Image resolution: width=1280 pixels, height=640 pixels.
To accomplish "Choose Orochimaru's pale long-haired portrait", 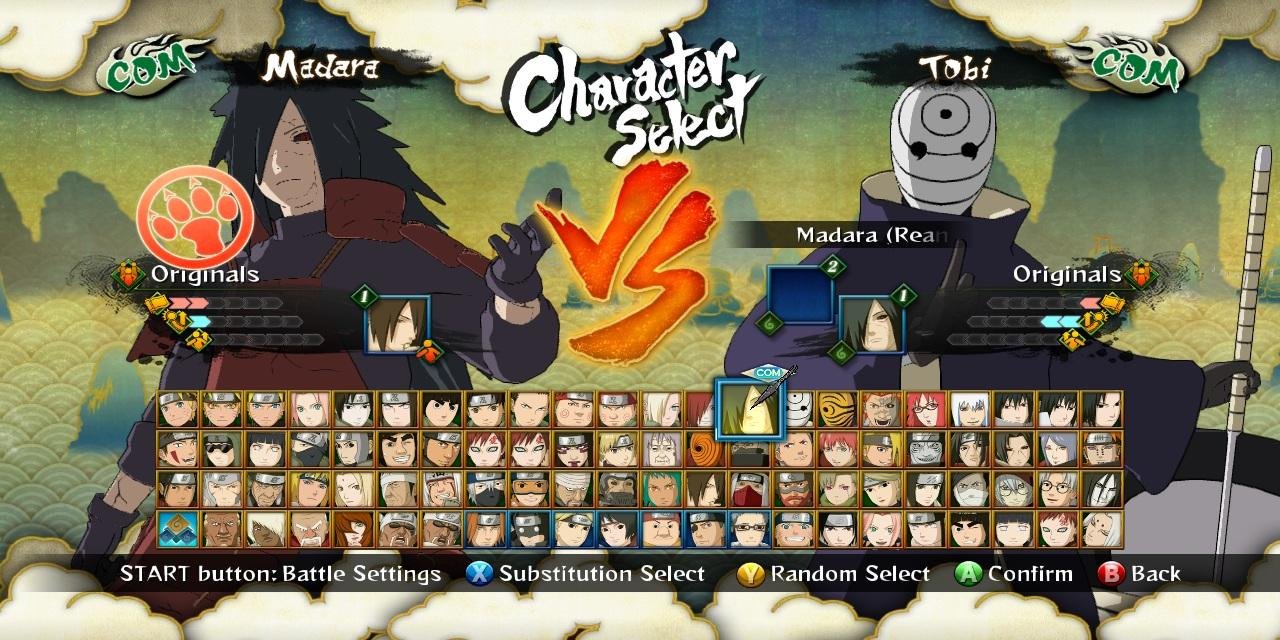I will 1102,489.
